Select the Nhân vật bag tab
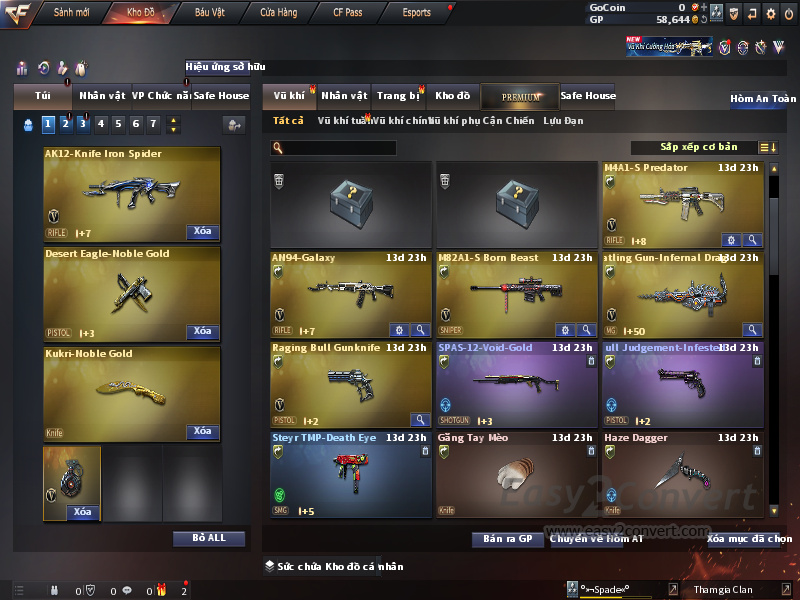 tap(102, 96)
